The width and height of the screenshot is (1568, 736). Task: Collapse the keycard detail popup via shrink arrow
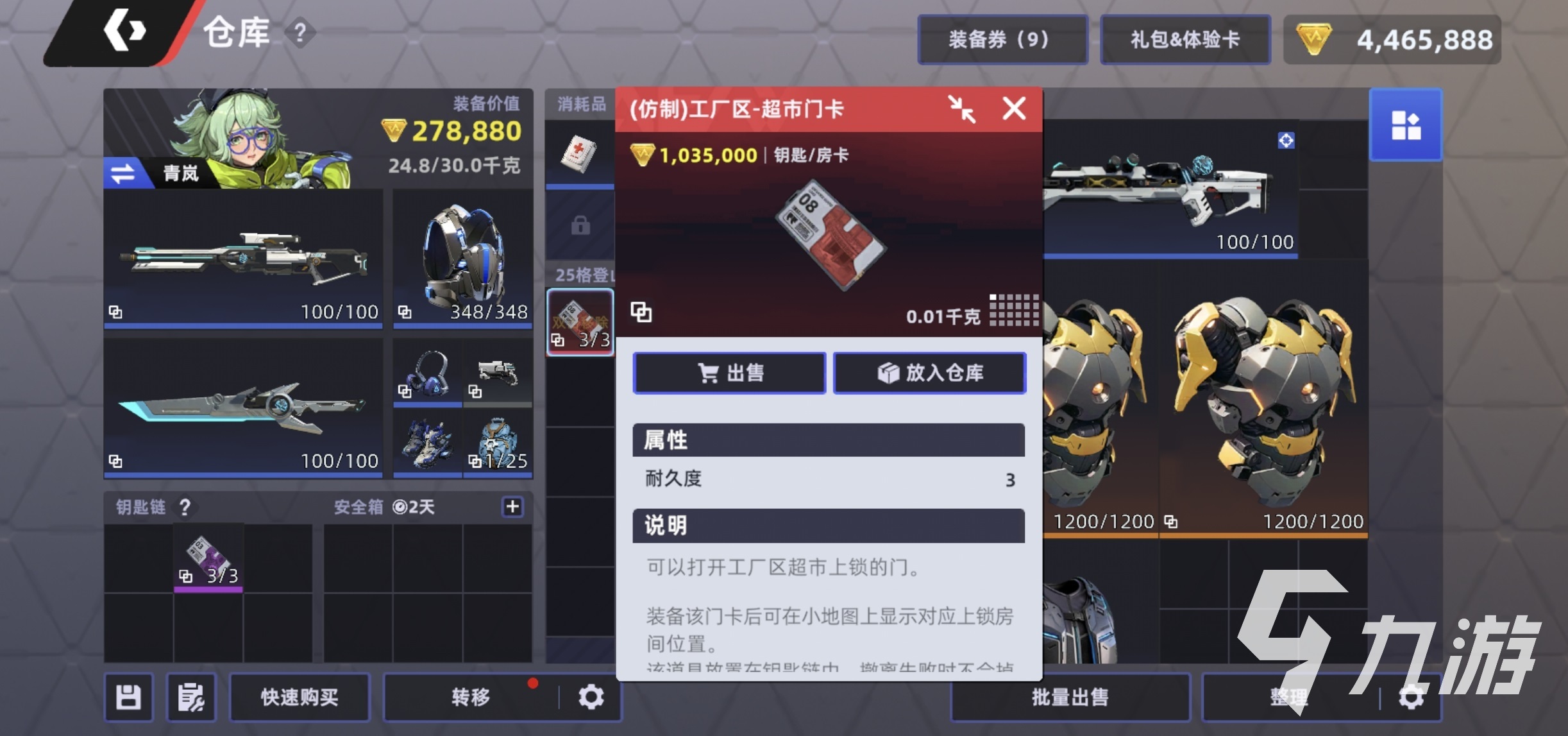point(959,109)
